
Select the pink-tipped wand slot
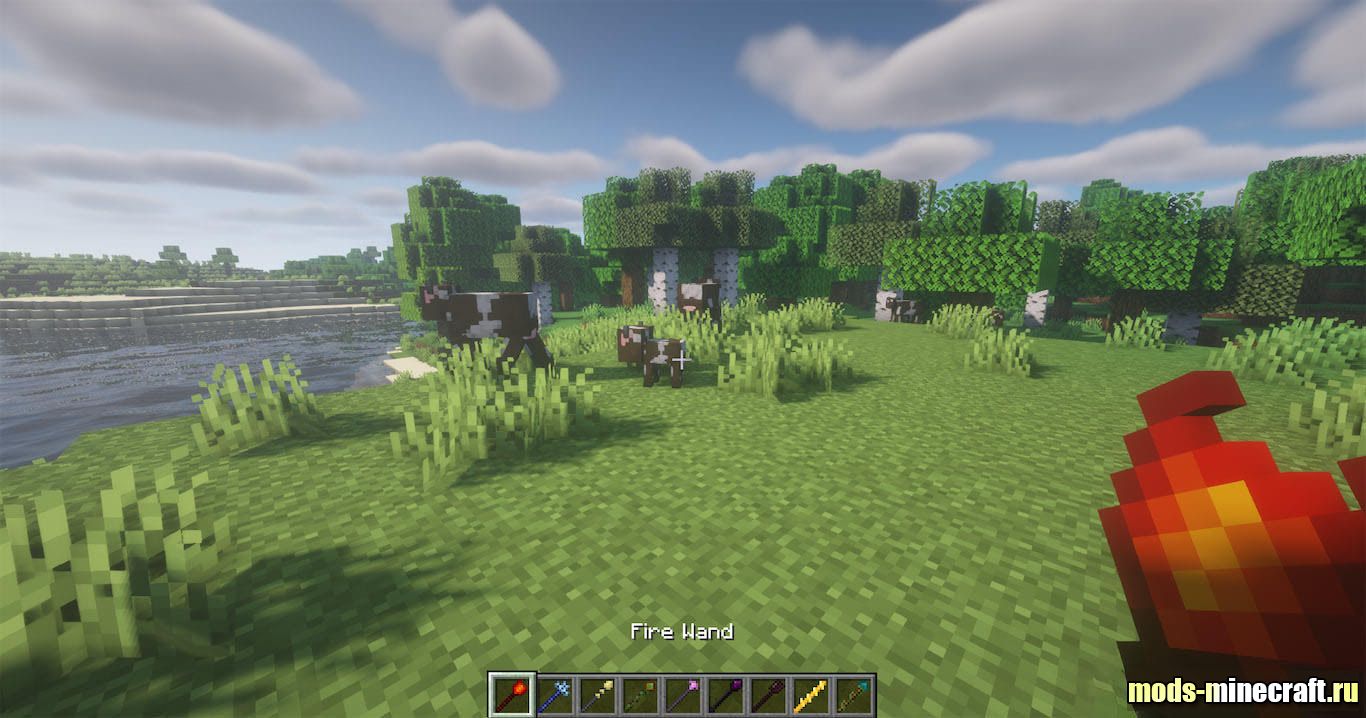[683, 694]
